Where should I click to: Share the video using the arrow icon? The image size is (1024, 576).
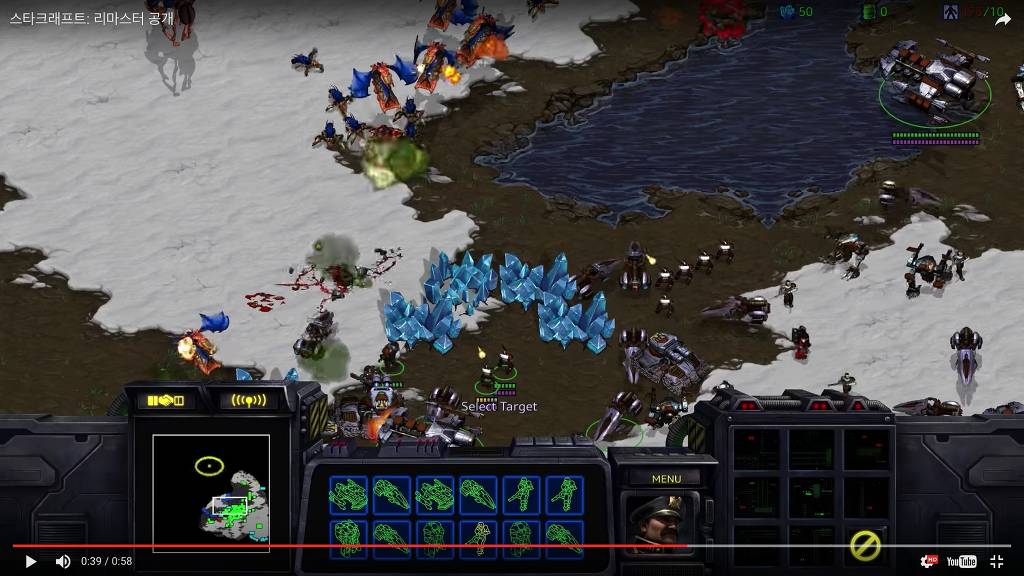click(1002, 20)
